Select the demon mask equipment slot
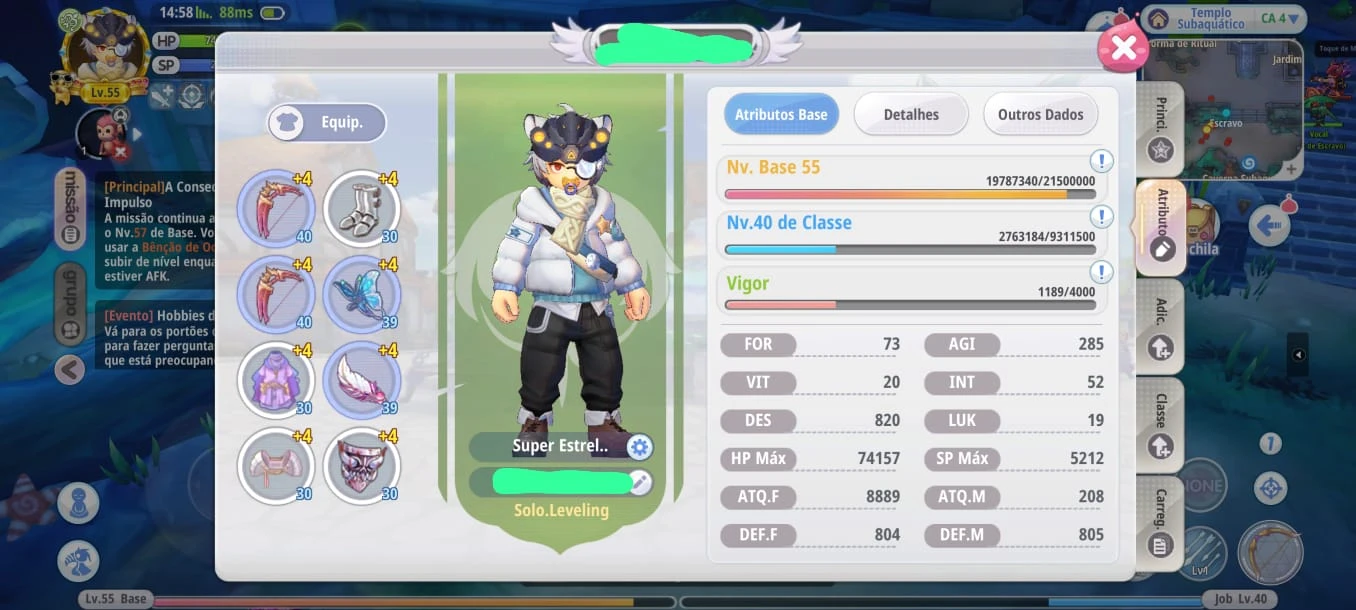This screenshot has height=610, width=1356. click(362, 466)
